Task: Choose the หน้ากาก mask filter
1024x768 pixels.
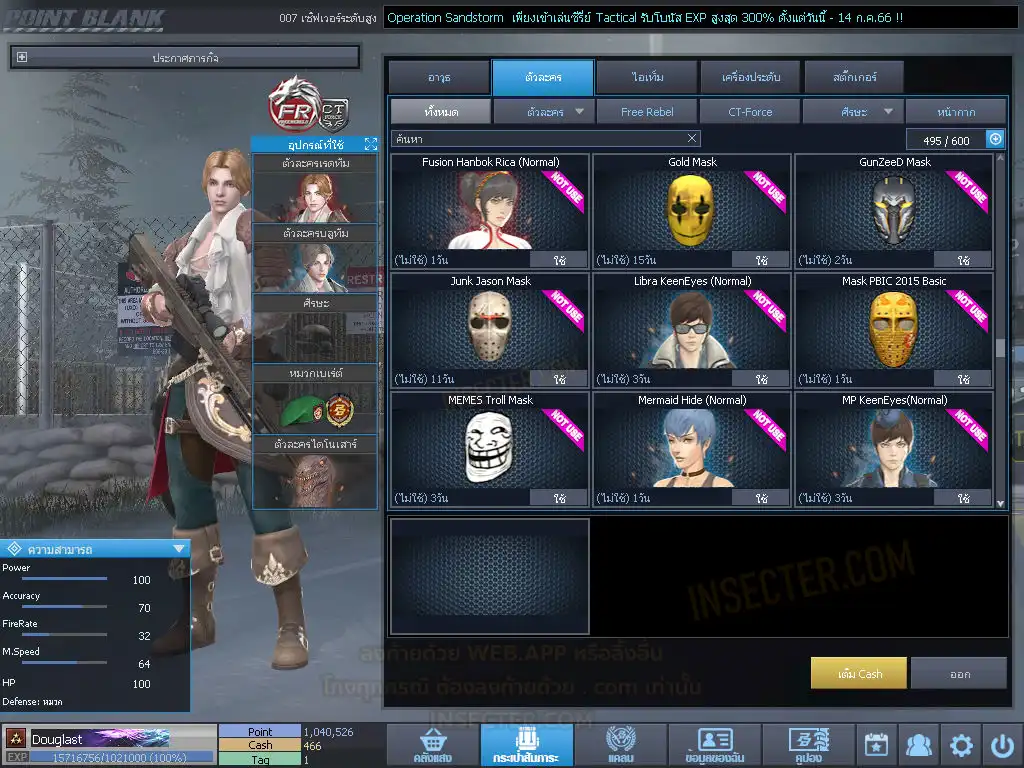Action: click(956, 112)
